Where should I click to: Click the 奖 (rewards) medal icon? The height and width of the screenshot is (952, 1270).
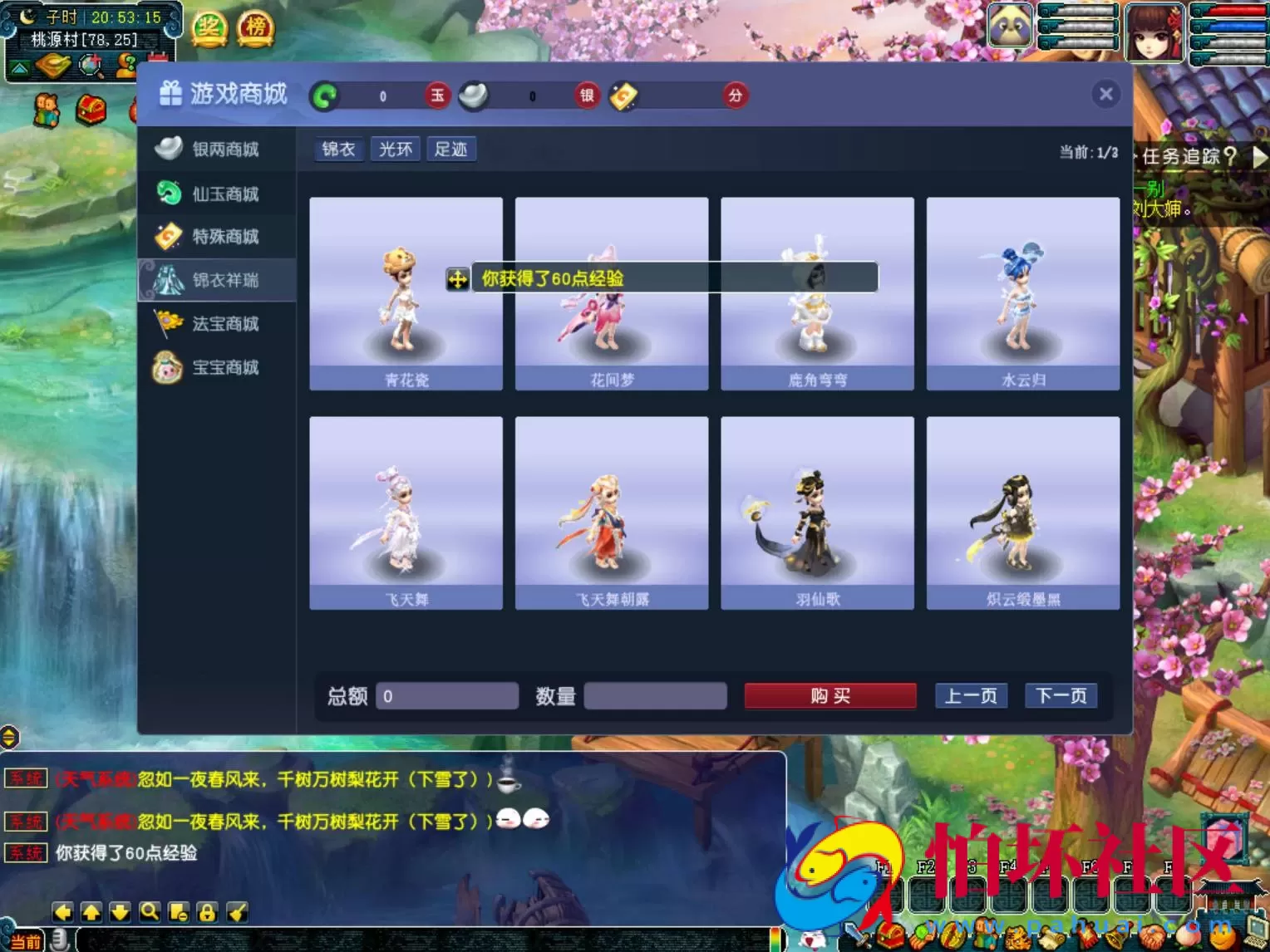click(209, 26)
